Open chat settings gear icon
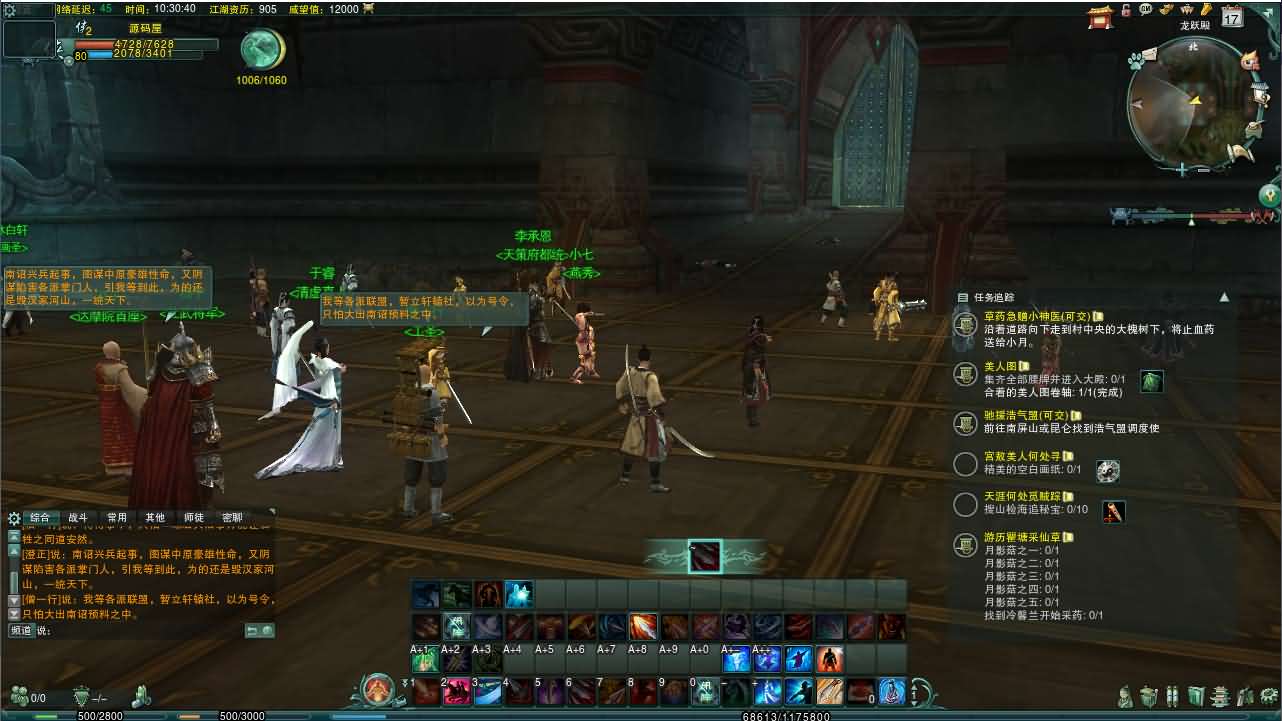Screen dimensions: 1282x721 (14, 518)
